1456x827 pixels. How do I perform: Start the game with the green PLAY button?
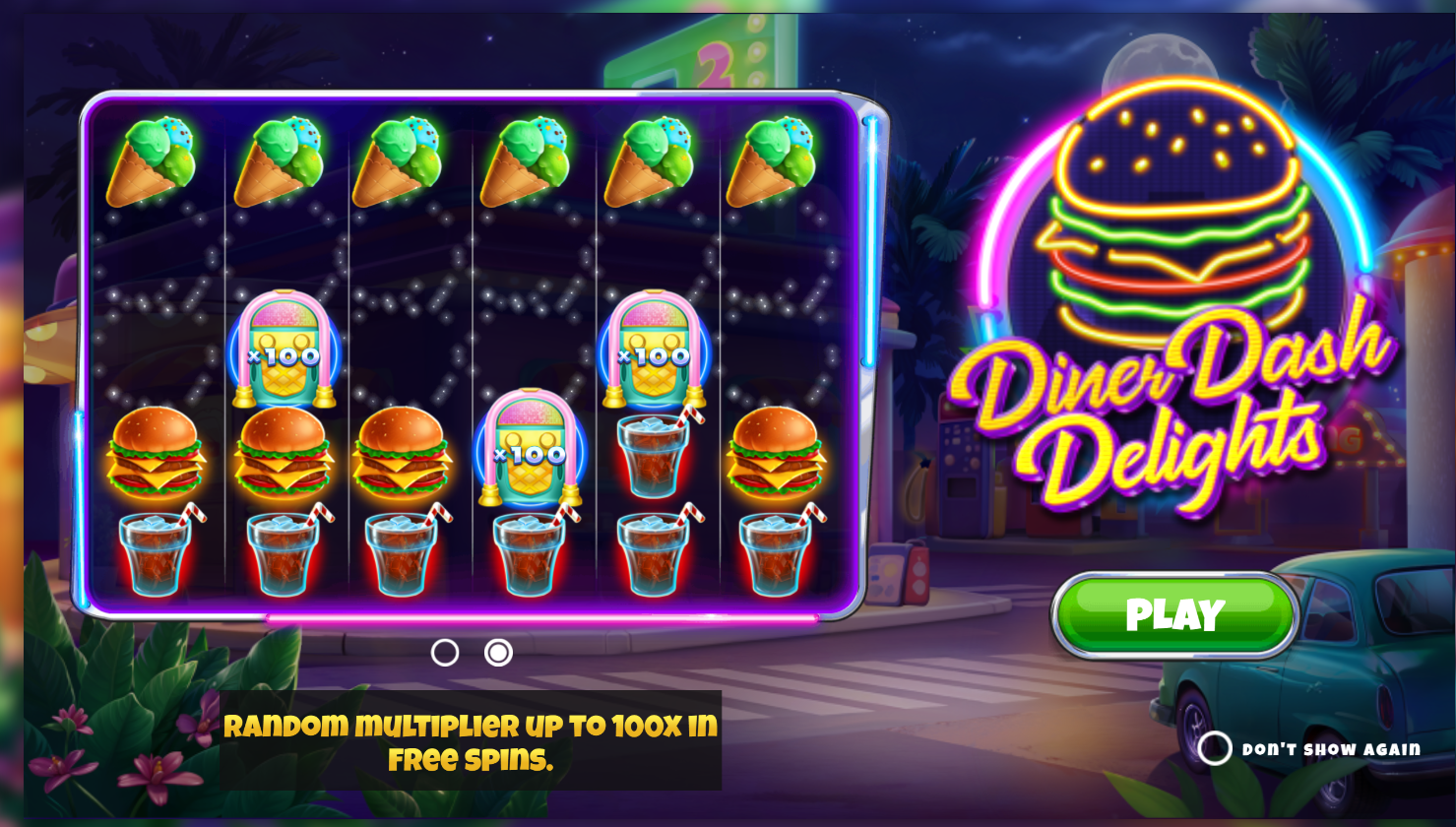1174,615
